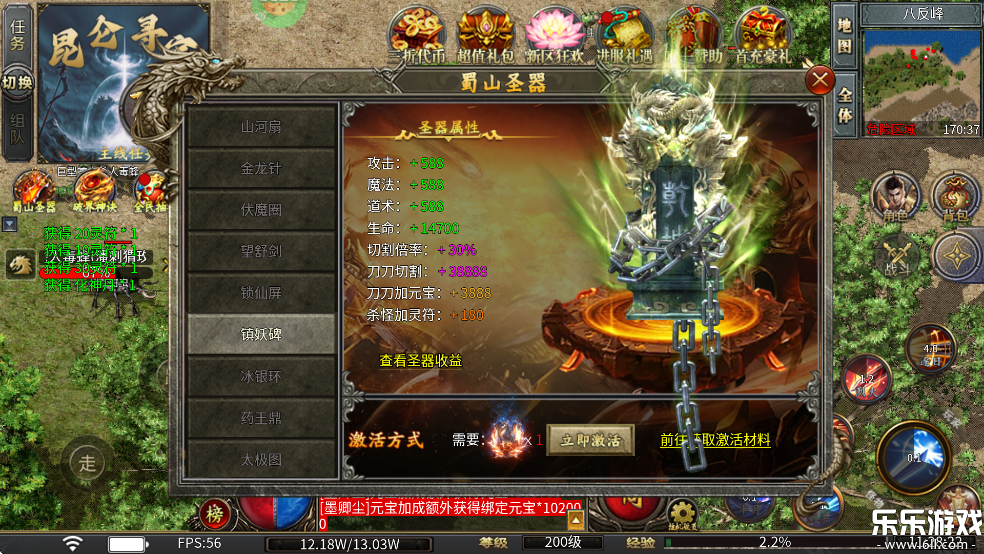Image resolution: width=984 pixels, height=554 pixels.
Task: Select the 冰银环 artifact tab
Action: 262,378
